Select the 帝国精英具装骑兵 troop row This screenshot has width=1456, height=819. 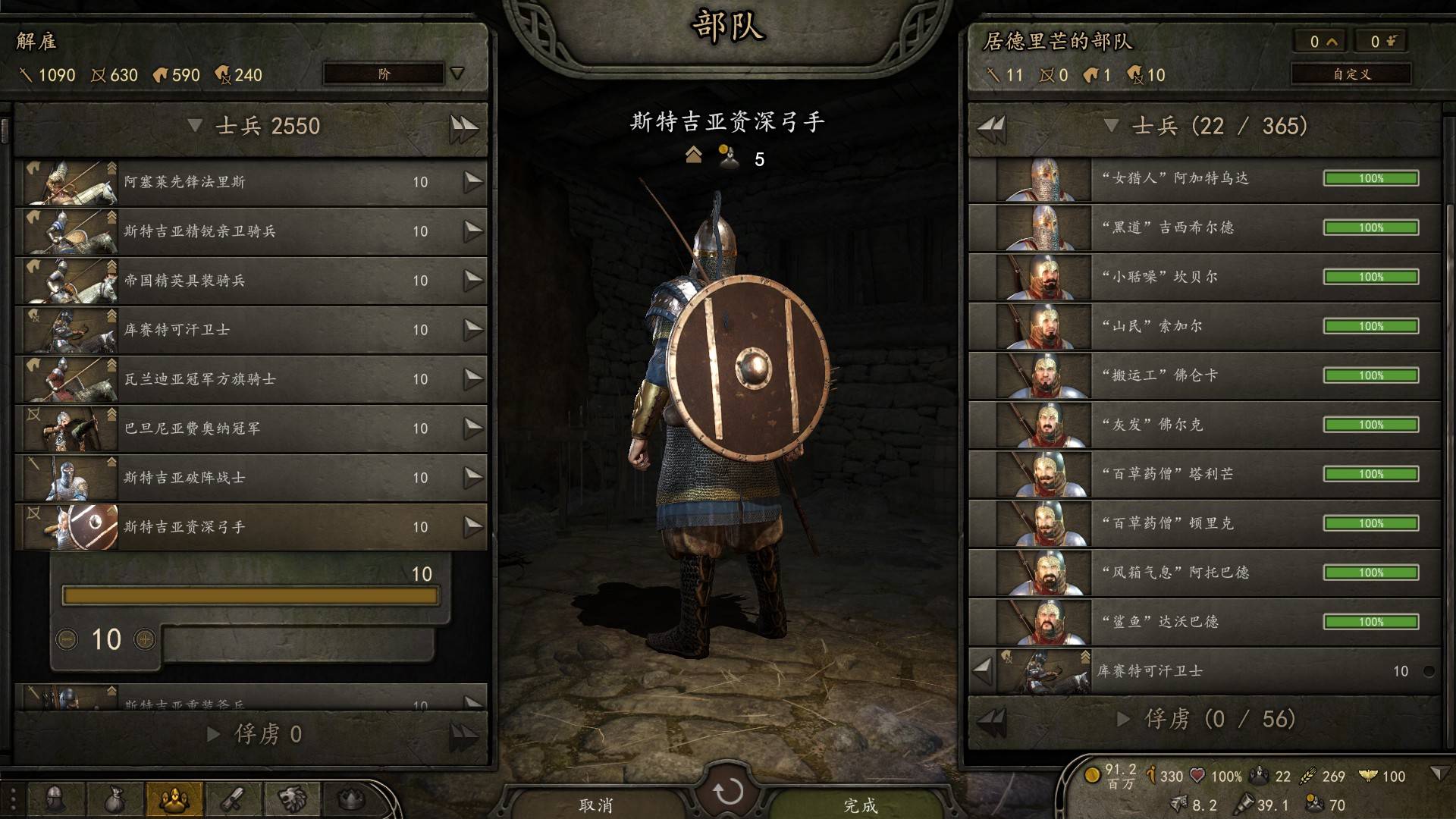[250, 281]
